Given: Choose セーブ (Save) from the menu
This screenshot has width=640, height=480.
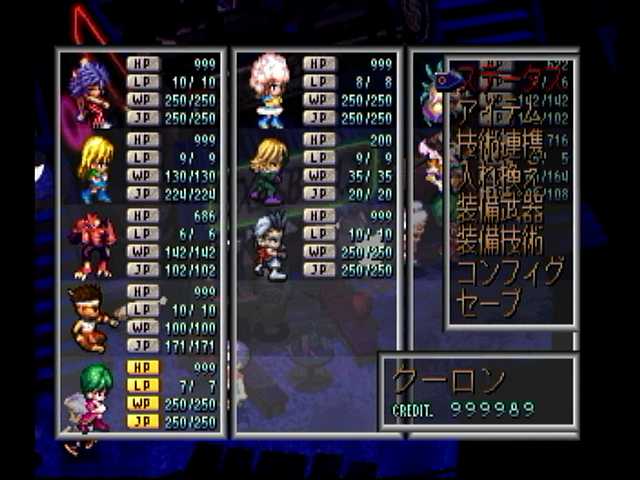Looking at the screenshot, I should point(490,301).
